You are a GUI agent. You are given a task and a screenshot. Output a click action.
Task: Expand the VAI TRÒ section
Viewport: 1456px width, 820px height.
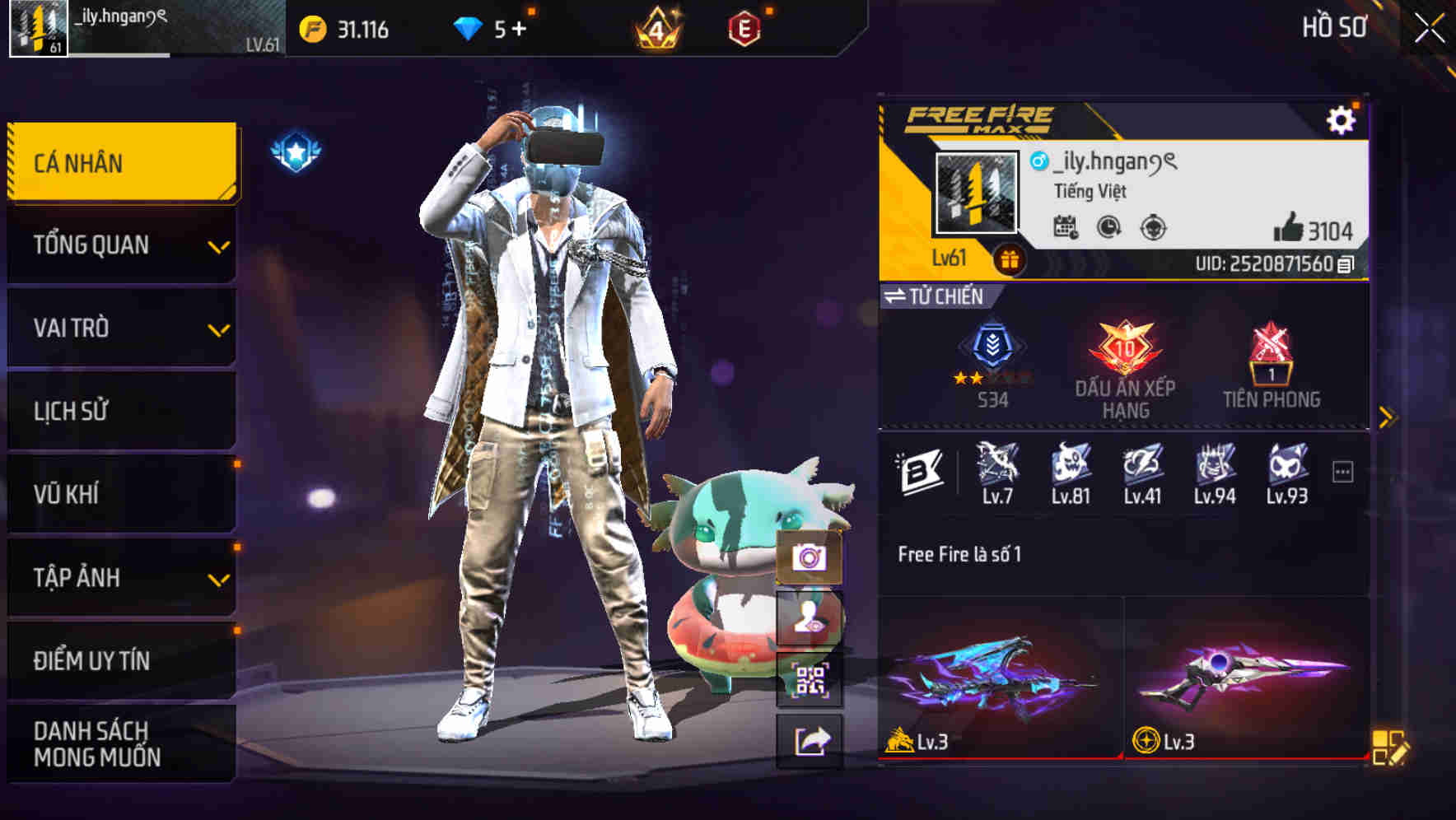(x=121, y=328)
